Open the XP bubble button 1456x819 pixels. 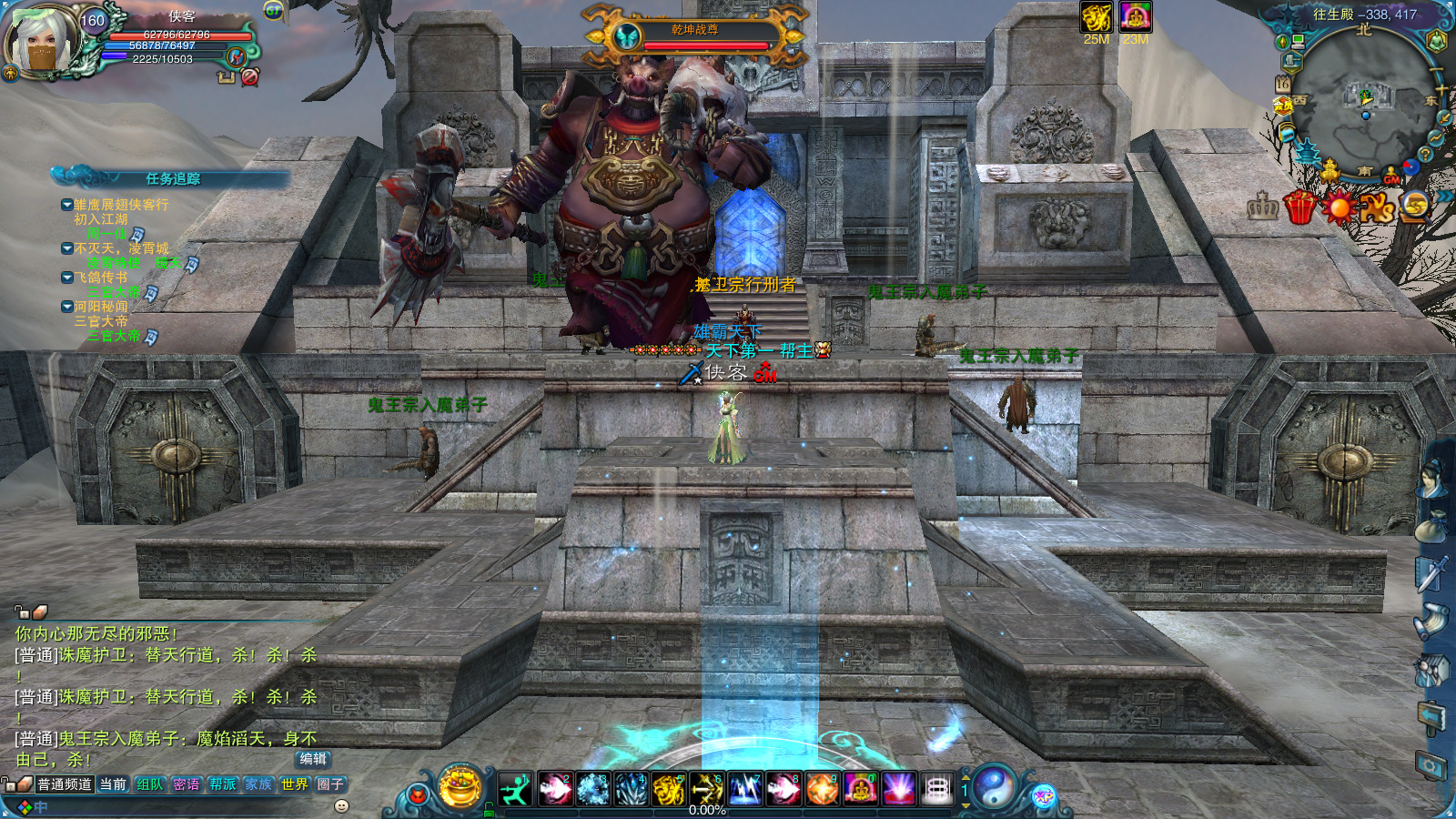pos(1043,797)
